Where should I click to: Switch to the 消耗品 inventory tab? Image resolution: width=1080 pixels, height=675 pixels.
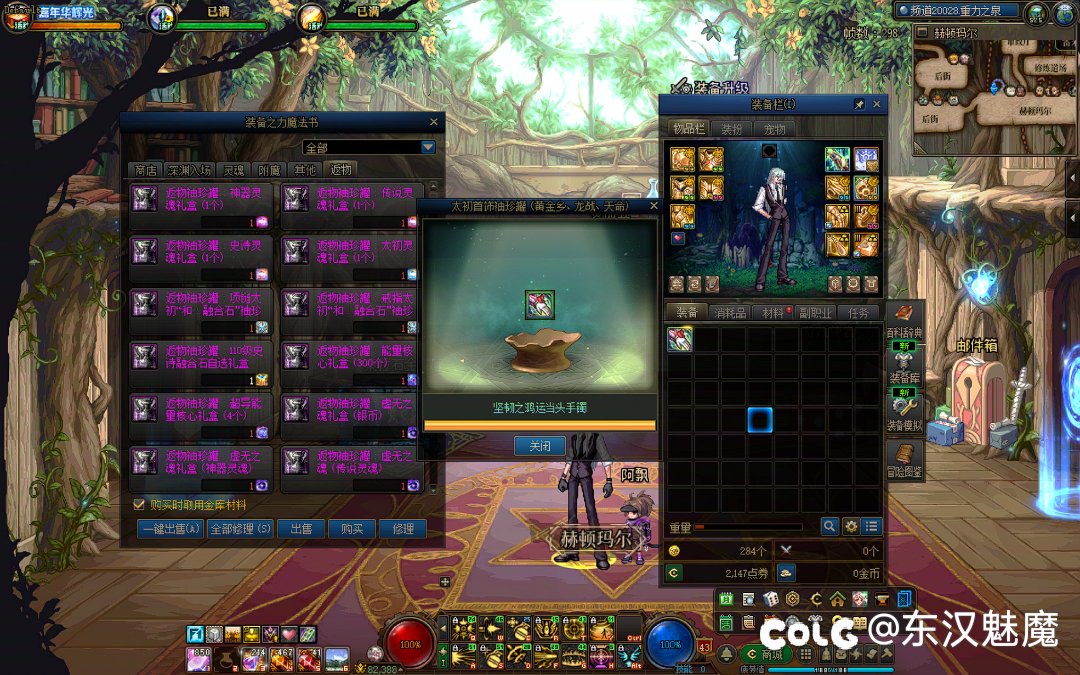pyautogui.click(x=729, y=313)
